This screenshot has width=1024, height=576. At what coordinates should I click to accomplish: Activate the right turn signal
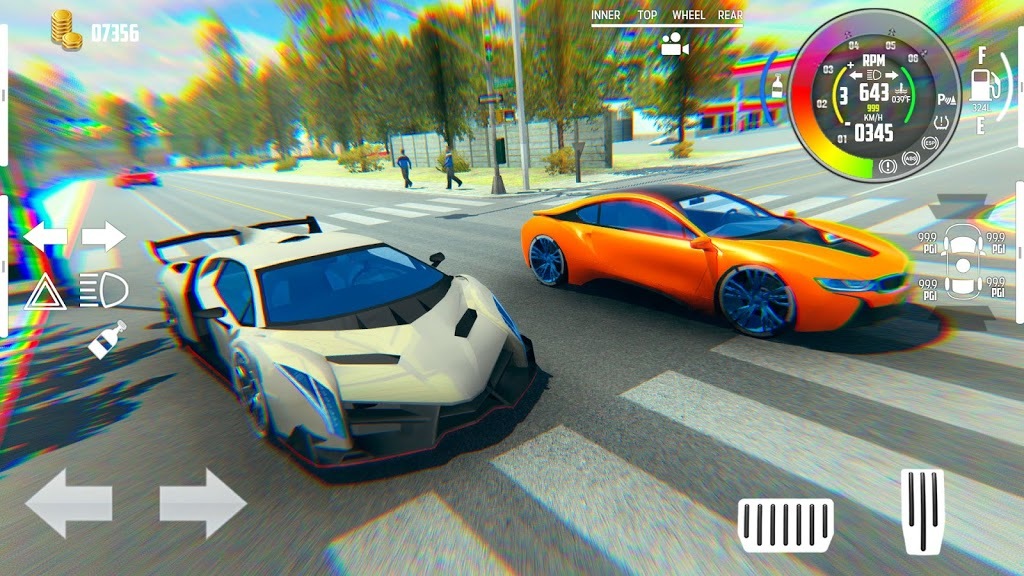(x=103, y=237)
